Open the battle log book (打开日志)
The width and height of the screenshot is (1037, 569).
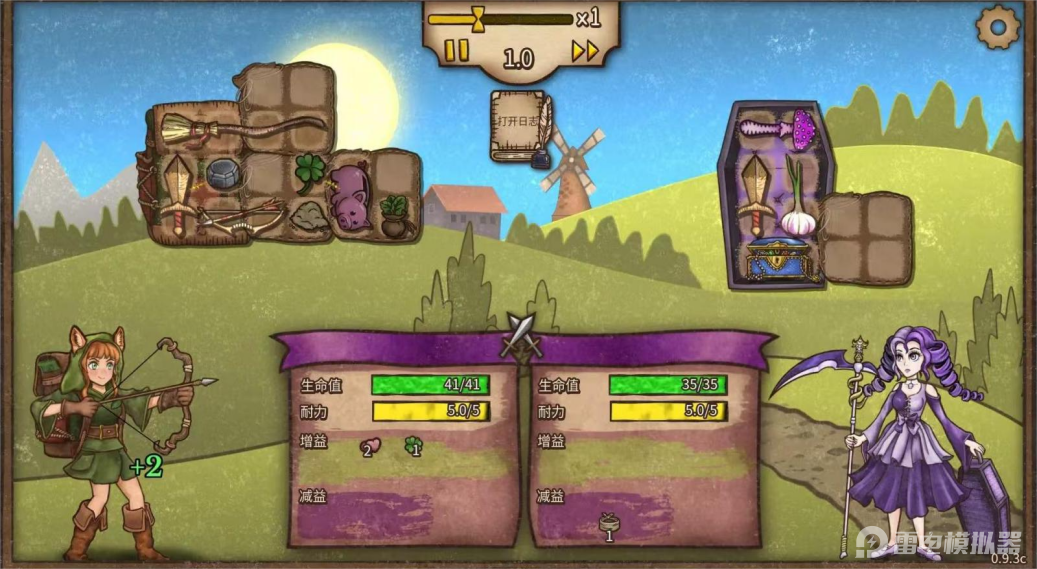pyautogui.click(x=518, y=125)
